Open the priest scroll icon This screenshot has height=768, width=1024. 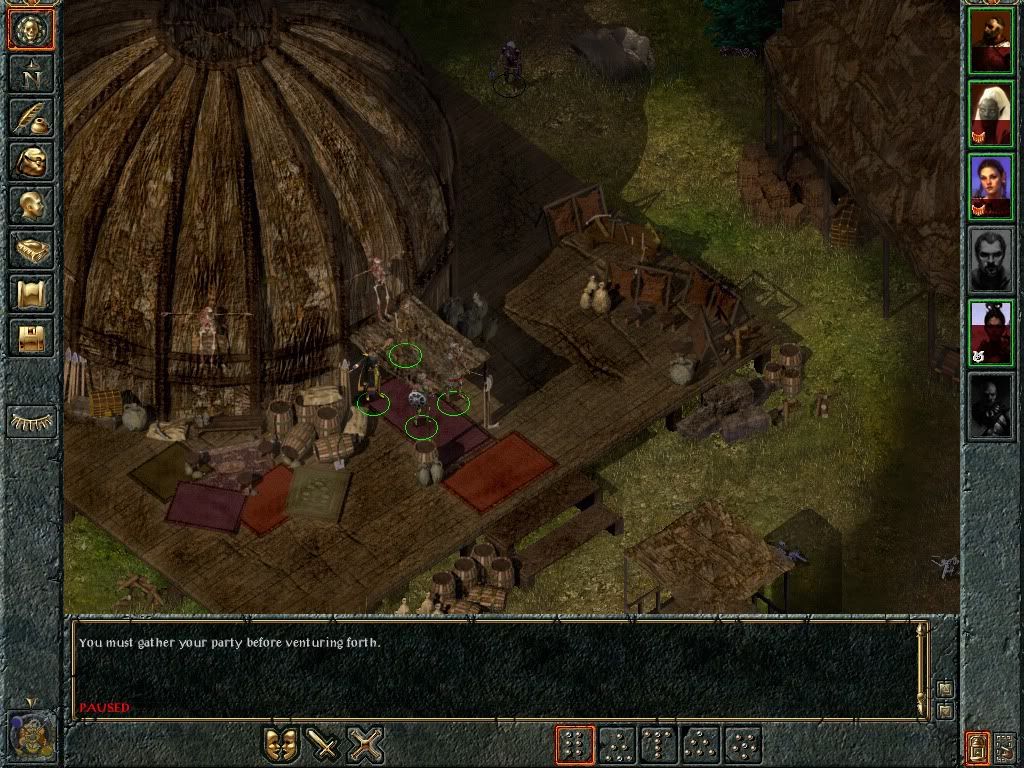pos(30,294)
